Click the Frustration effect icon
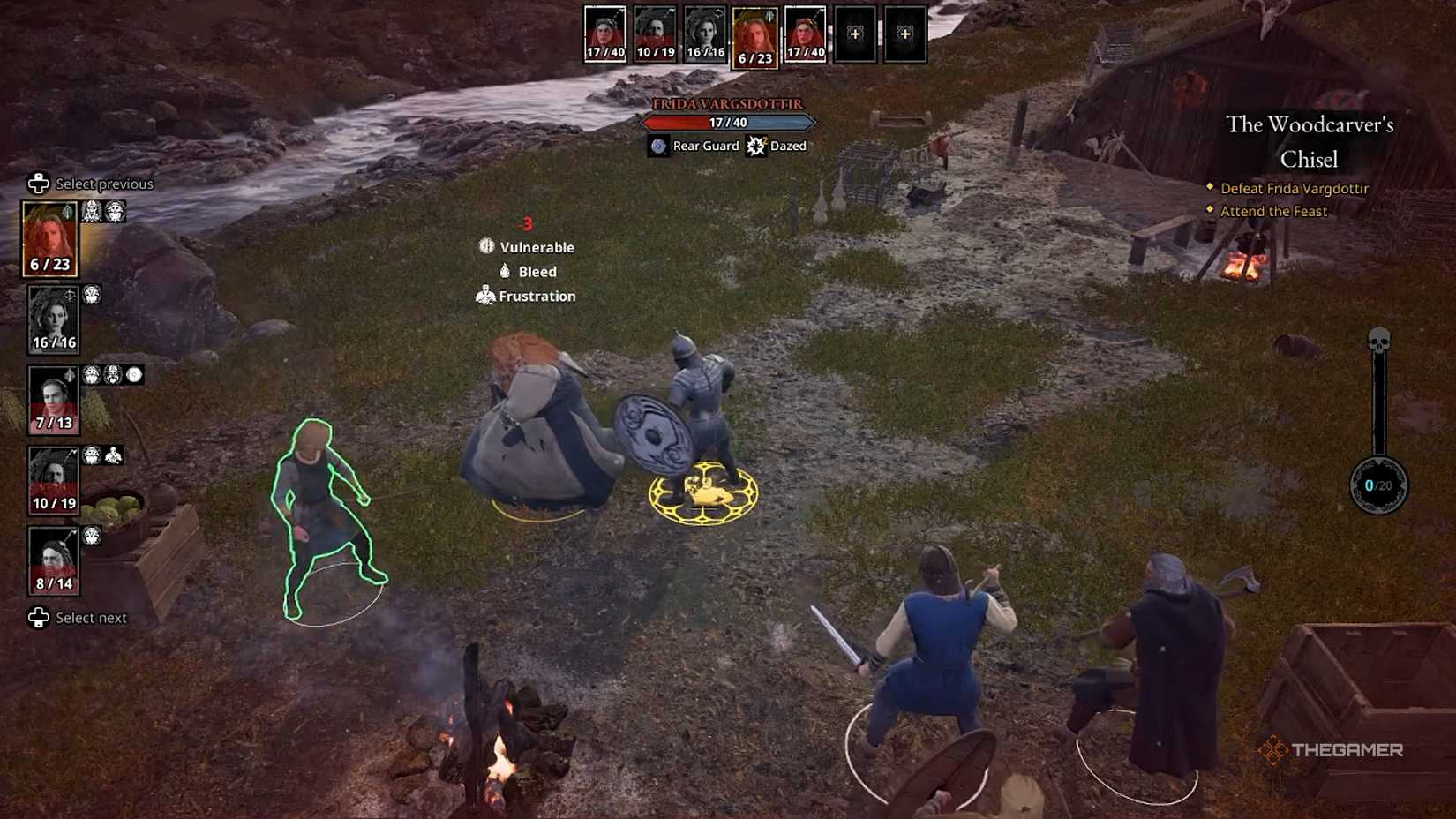The width and height of the screenshot is (1456, 819). coord(484,296)
